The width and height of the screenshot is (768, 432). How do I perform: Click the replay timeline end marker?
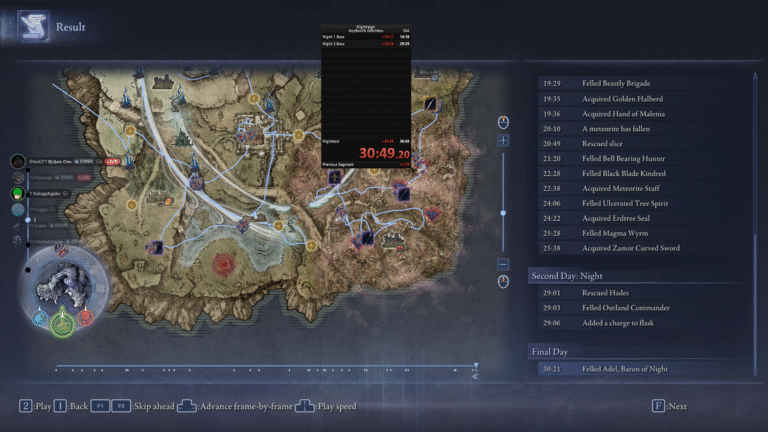475,367
